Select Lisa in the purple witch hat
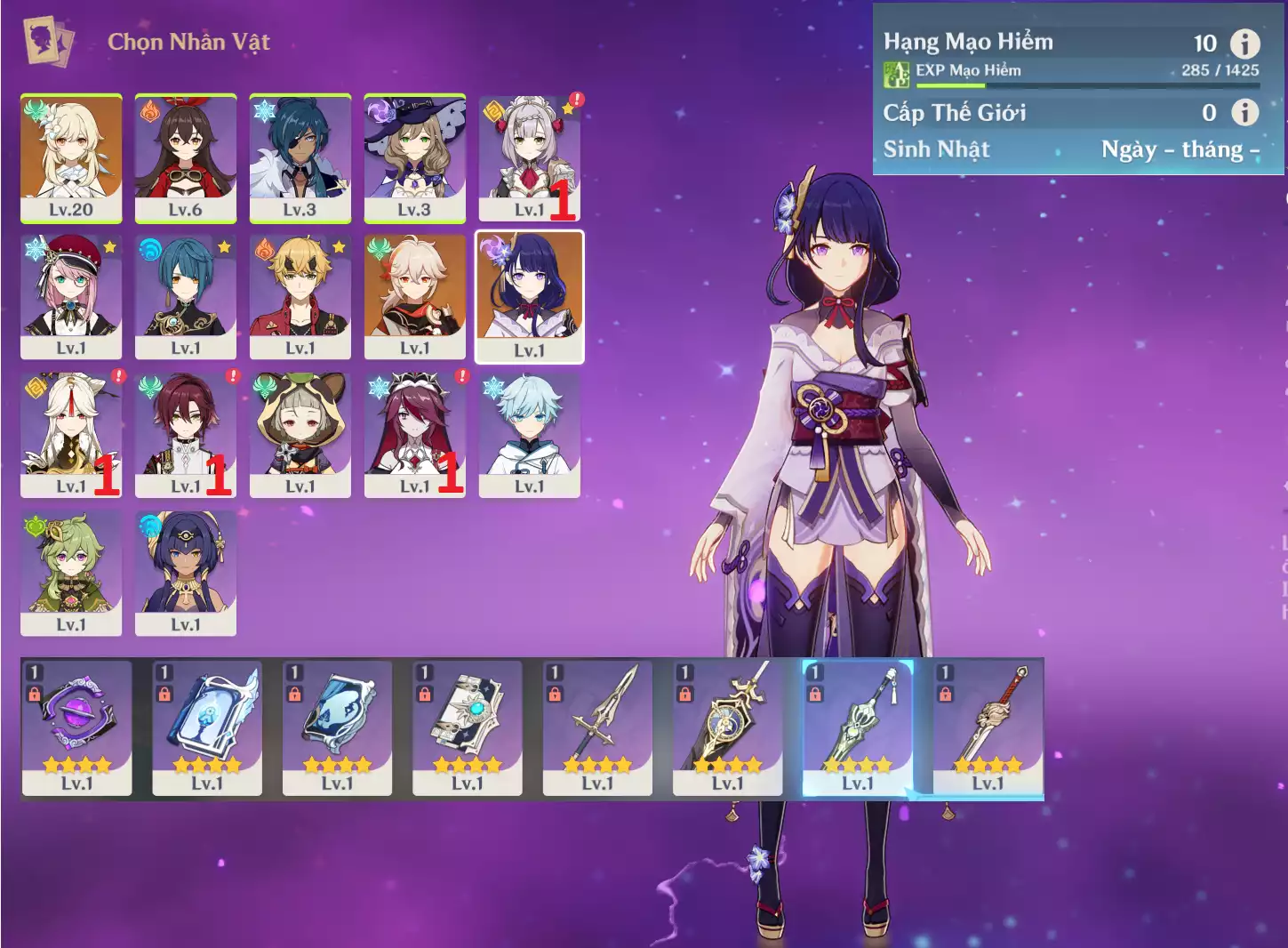The width and height of the screenshot is (1288, 948). pos(414,157)
